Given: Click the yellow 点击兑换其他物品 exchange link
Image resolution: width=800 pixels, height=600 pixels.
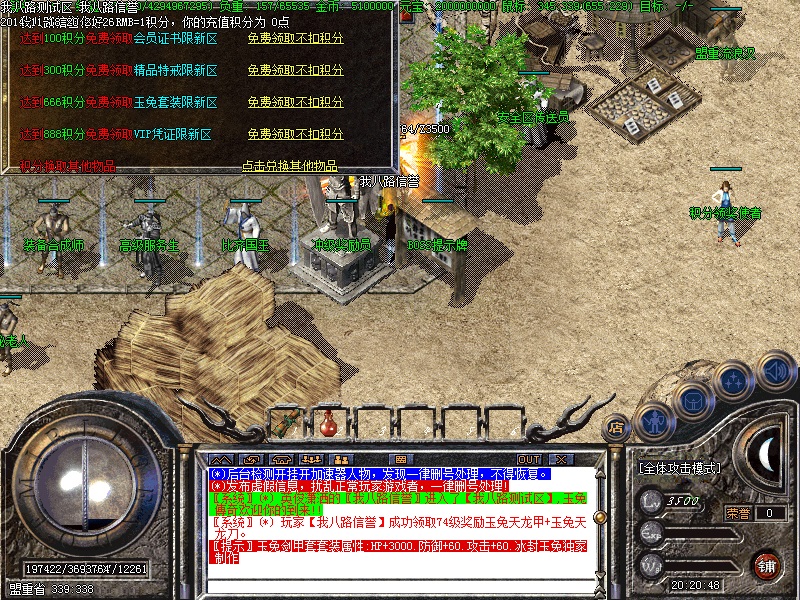Looking at the screenshot, I should 289,166.
